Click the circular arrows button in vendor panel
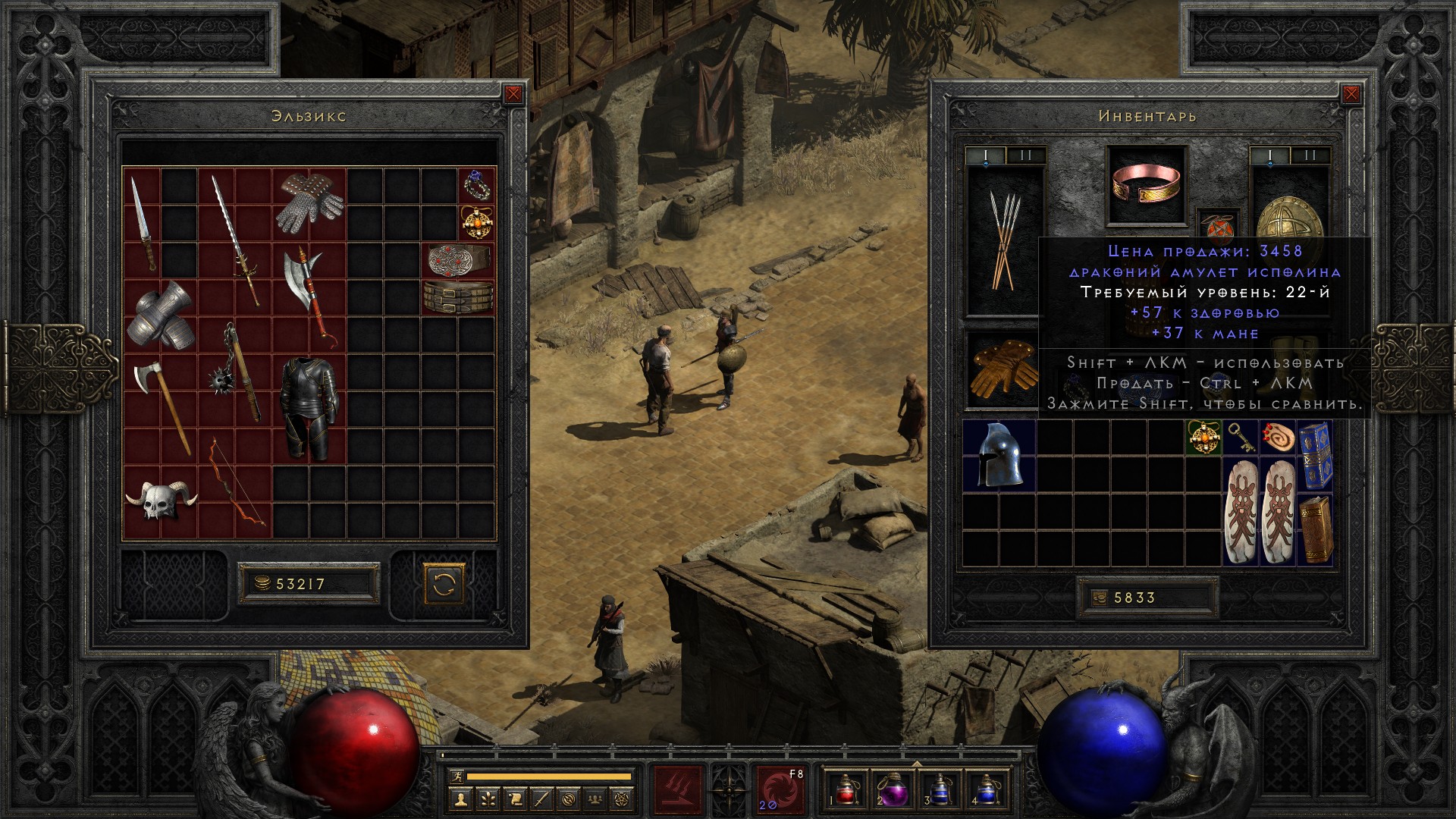 tap(444, 584)
